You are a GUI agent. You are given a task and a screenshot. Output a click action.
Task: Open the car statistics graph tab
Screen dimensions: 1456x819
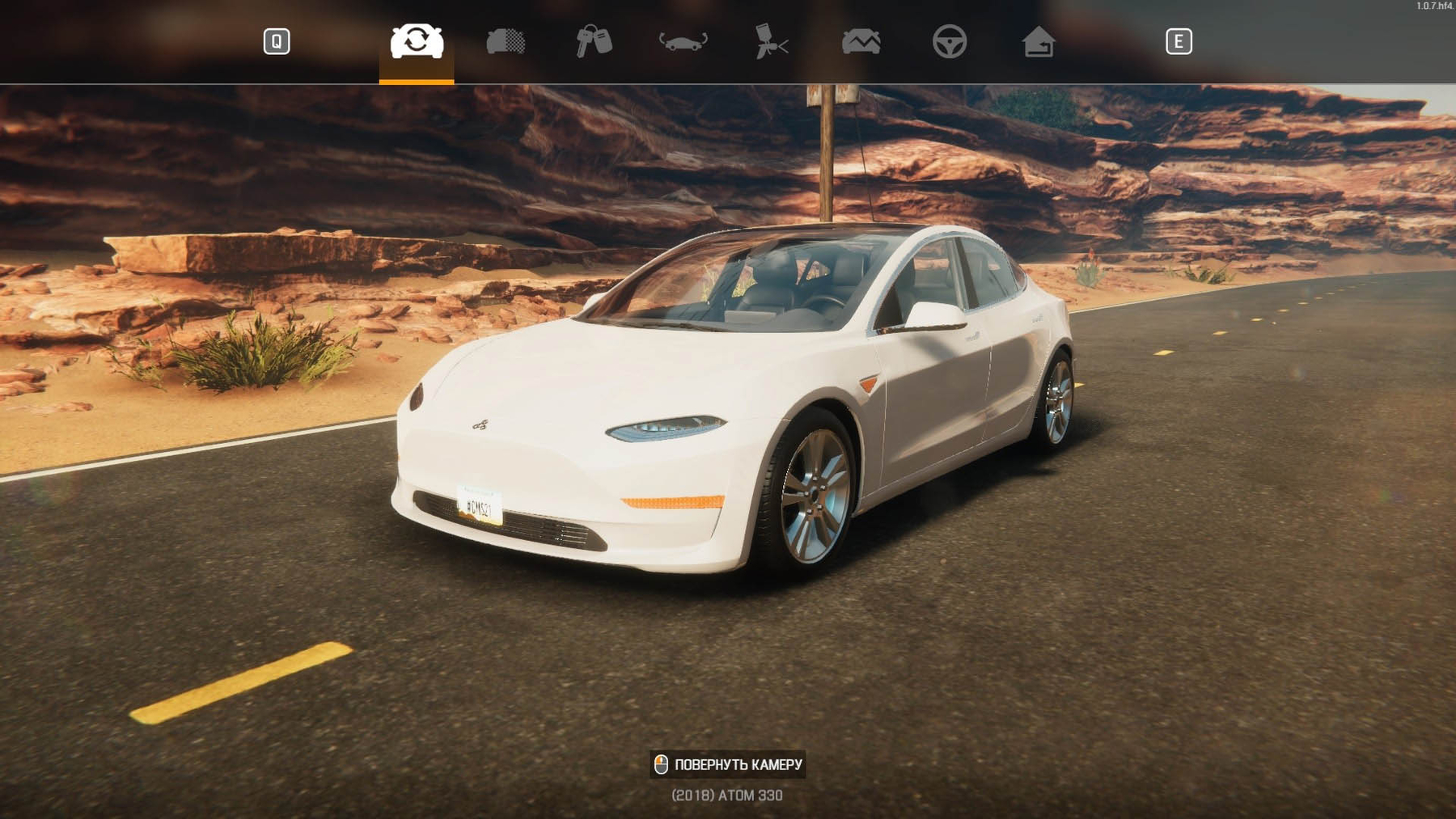tap(861, 41)
